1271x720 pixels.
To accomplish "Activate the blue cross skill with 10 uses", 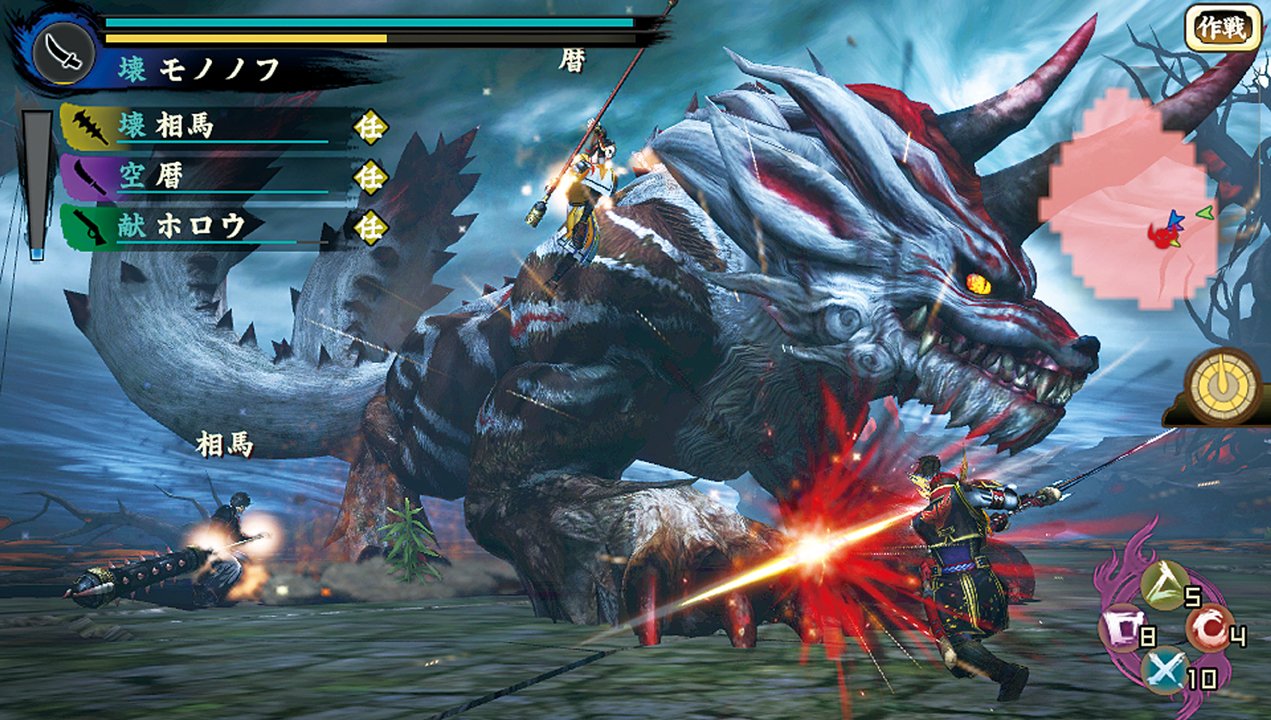I will pos(1164,671).
